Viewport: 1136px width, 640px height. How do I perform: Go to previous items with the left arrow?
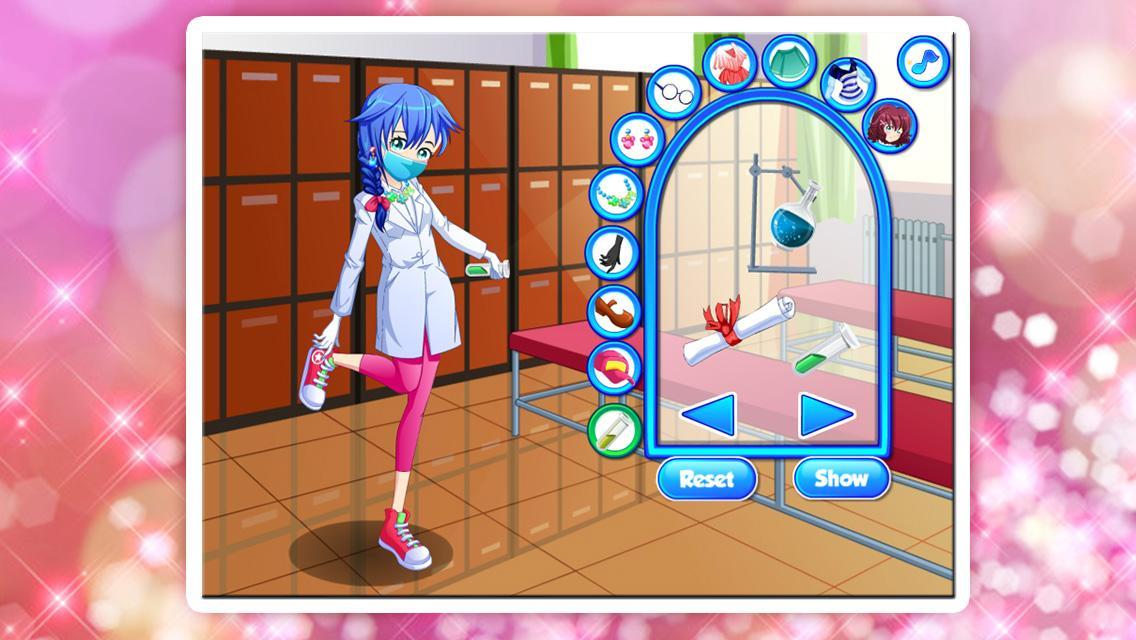pyautogui.click(x=712, y=415)
